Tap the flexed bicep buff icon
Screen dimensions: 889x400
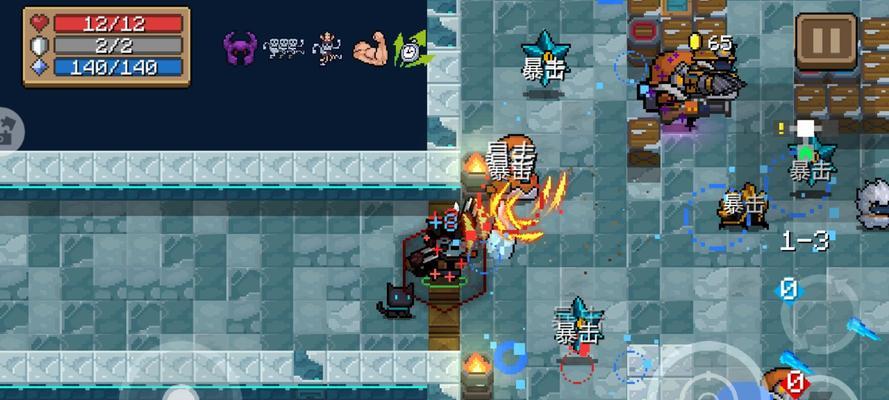pos(369,47)
